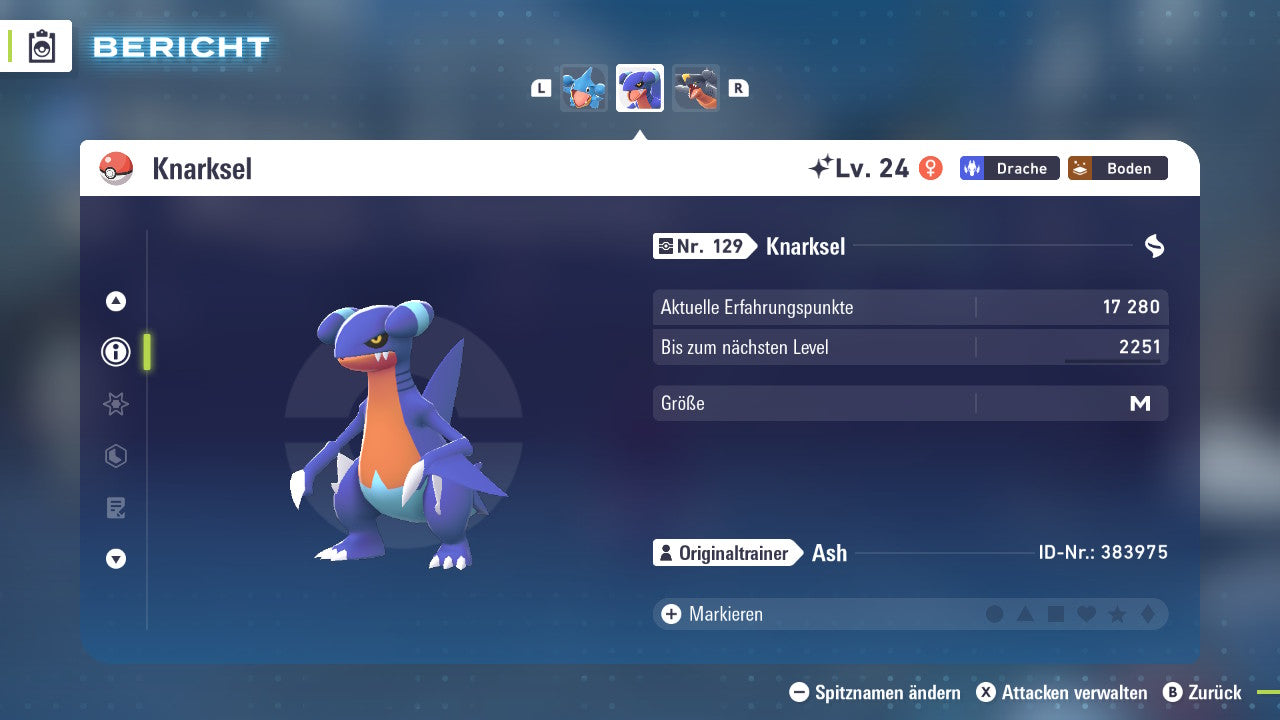Image resolution: width=1280 pixels, height=720 pixels.
Task: Click the up arrow above the page tabs
Action: point(116,301)
